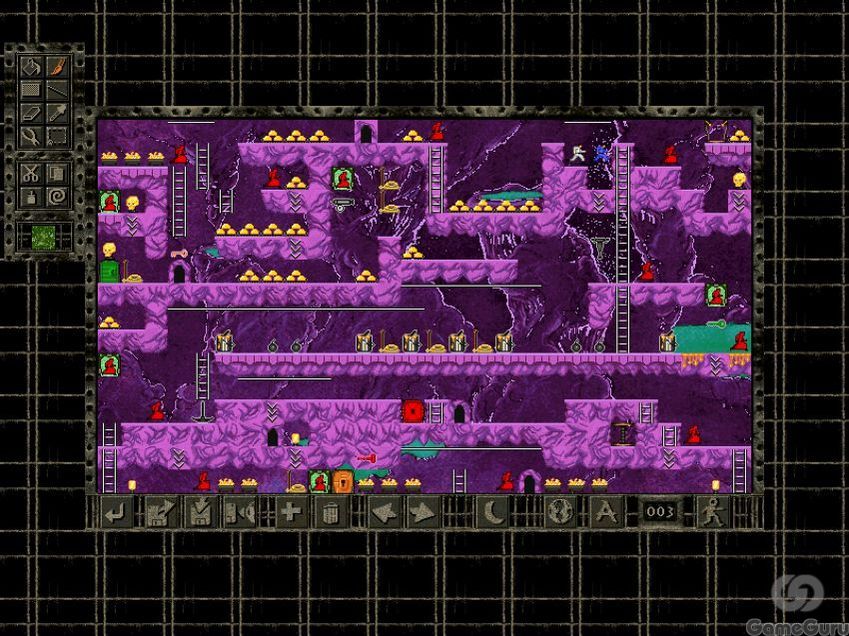Click the scissors cut button
849x636 pixels.
[x=32, y=172]
